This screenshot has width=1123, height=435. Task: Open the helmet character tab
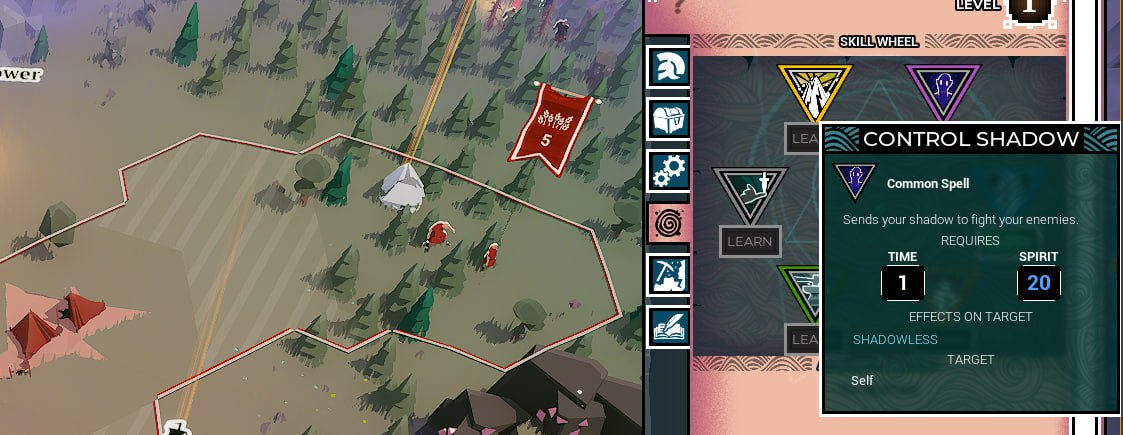[x=667, y=66]
